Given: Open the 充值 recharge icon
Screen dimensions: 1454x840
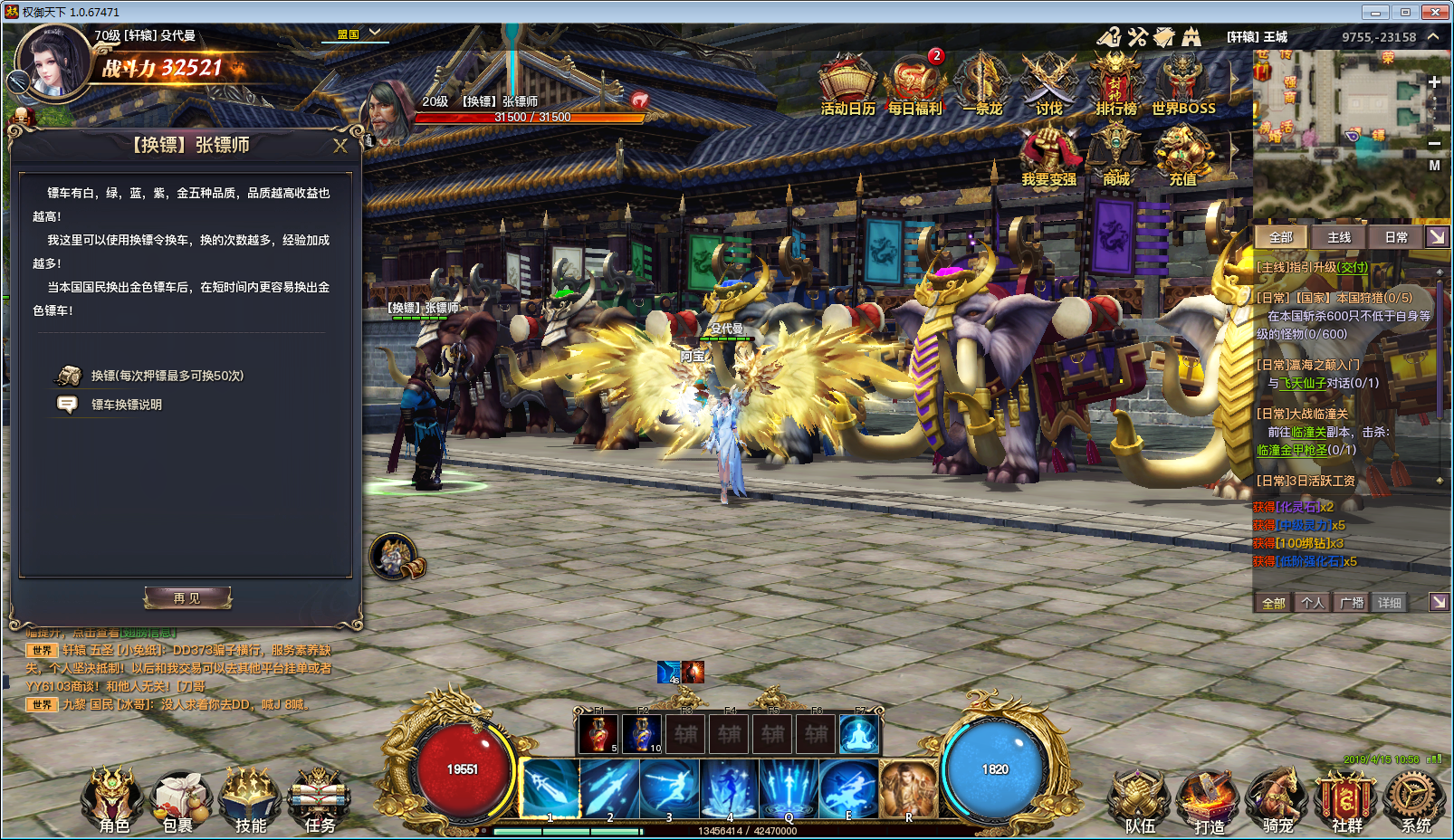Looking at the screenshot, I should (1182, 156).
